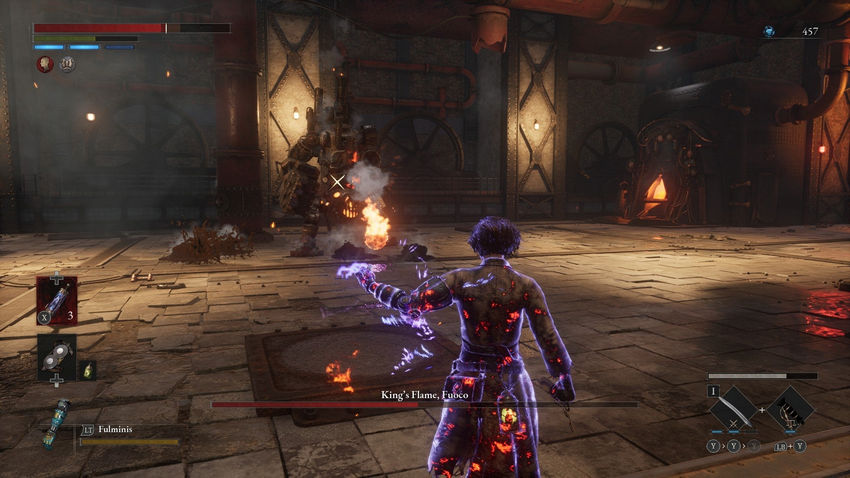Select the Pulse Cell belt item slot
850x478 pixels.
coord(56,300)
